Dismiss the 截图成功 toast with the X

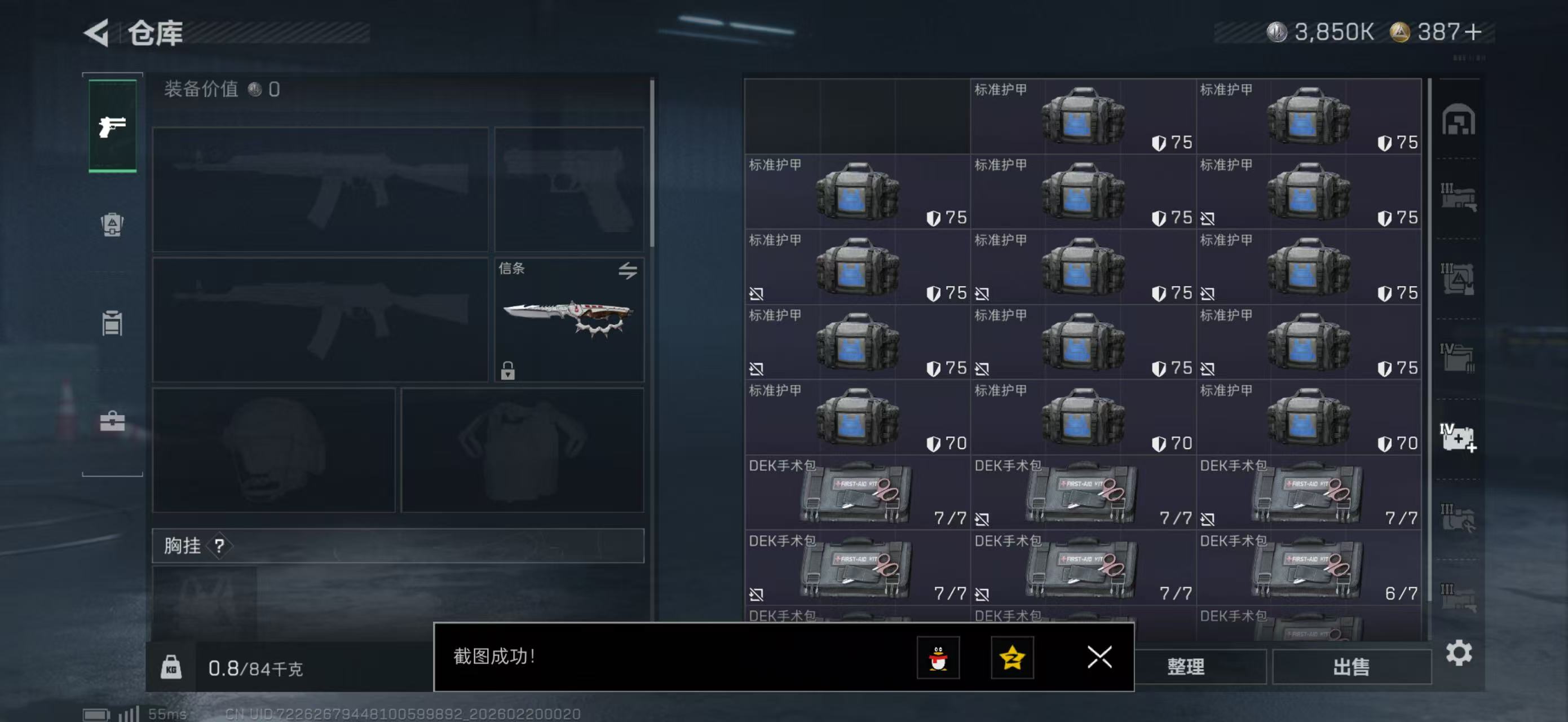pos(1101,658)
